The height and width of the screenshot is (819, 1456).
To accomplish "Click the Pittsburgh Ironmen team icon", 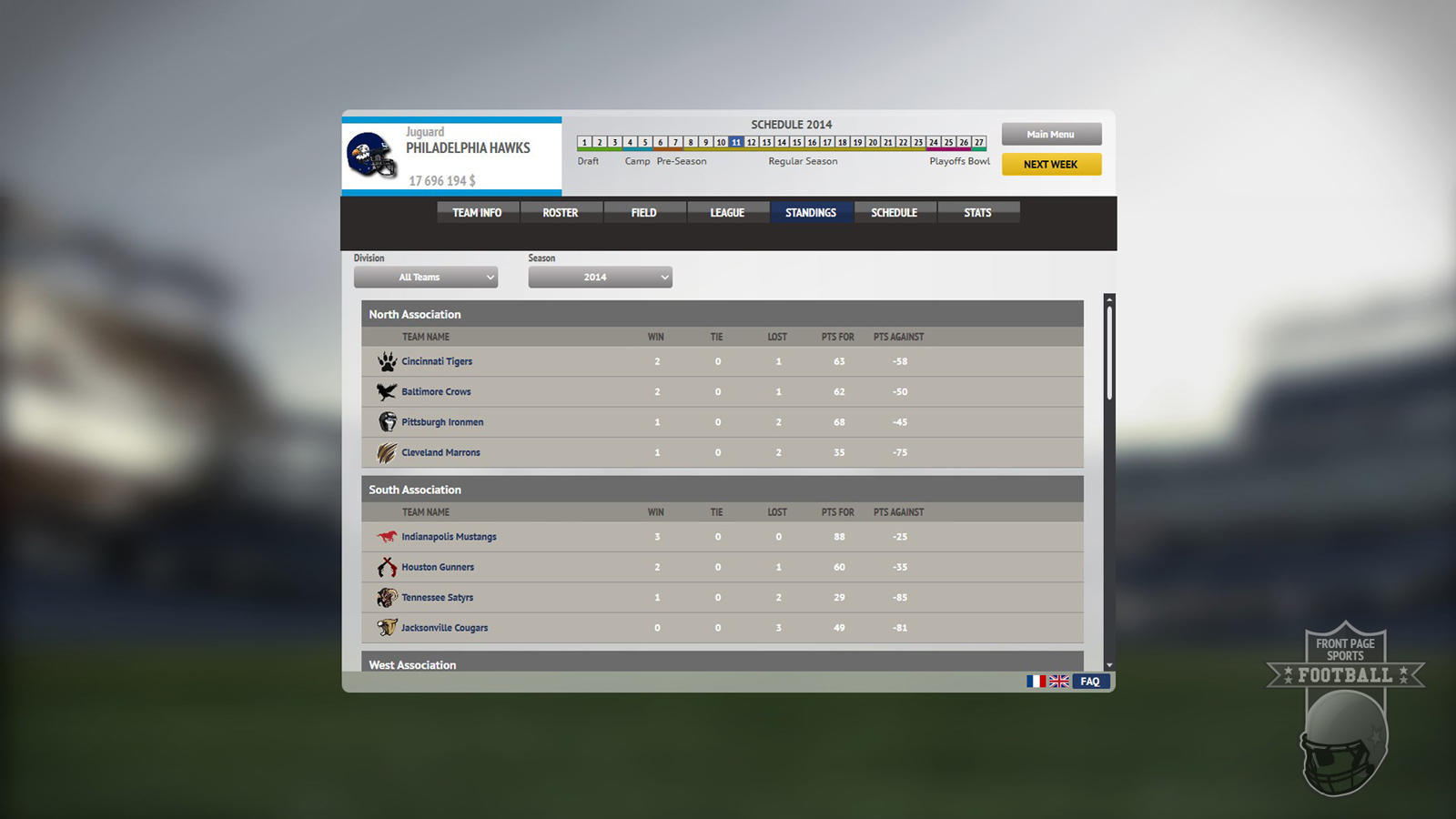I will (x=387, y=421).
